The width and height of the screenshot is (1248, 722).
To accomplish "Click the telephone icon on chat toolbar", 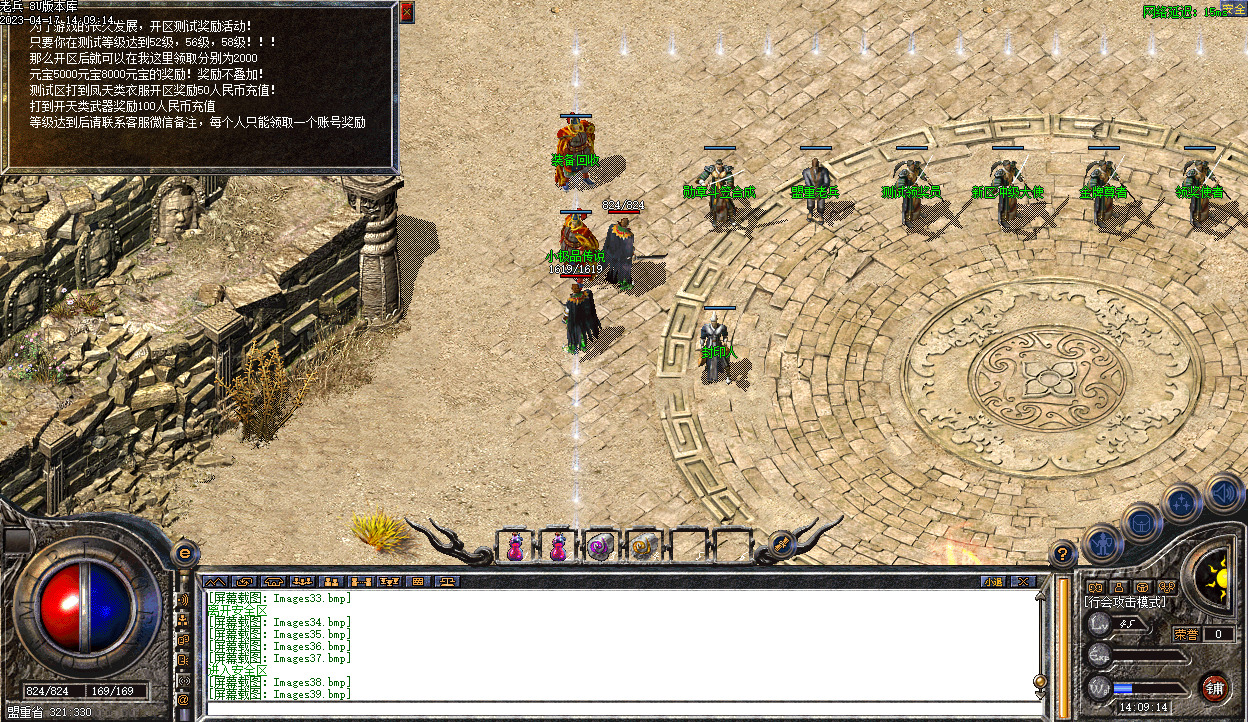I will (273, 581).
